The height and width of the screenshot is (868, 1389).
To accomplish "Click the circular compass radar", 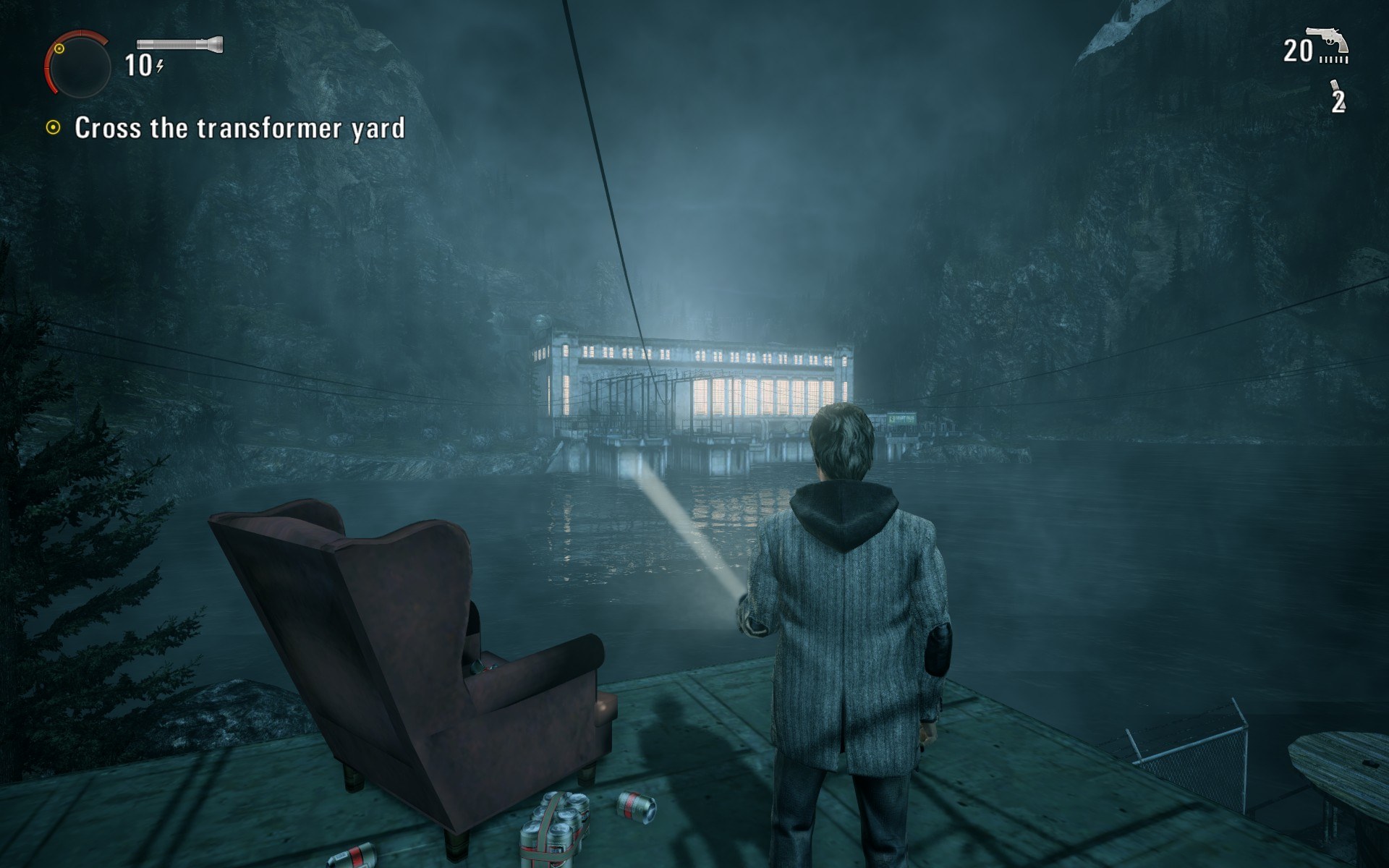I will pyautogui.click(x=77, y=66).
